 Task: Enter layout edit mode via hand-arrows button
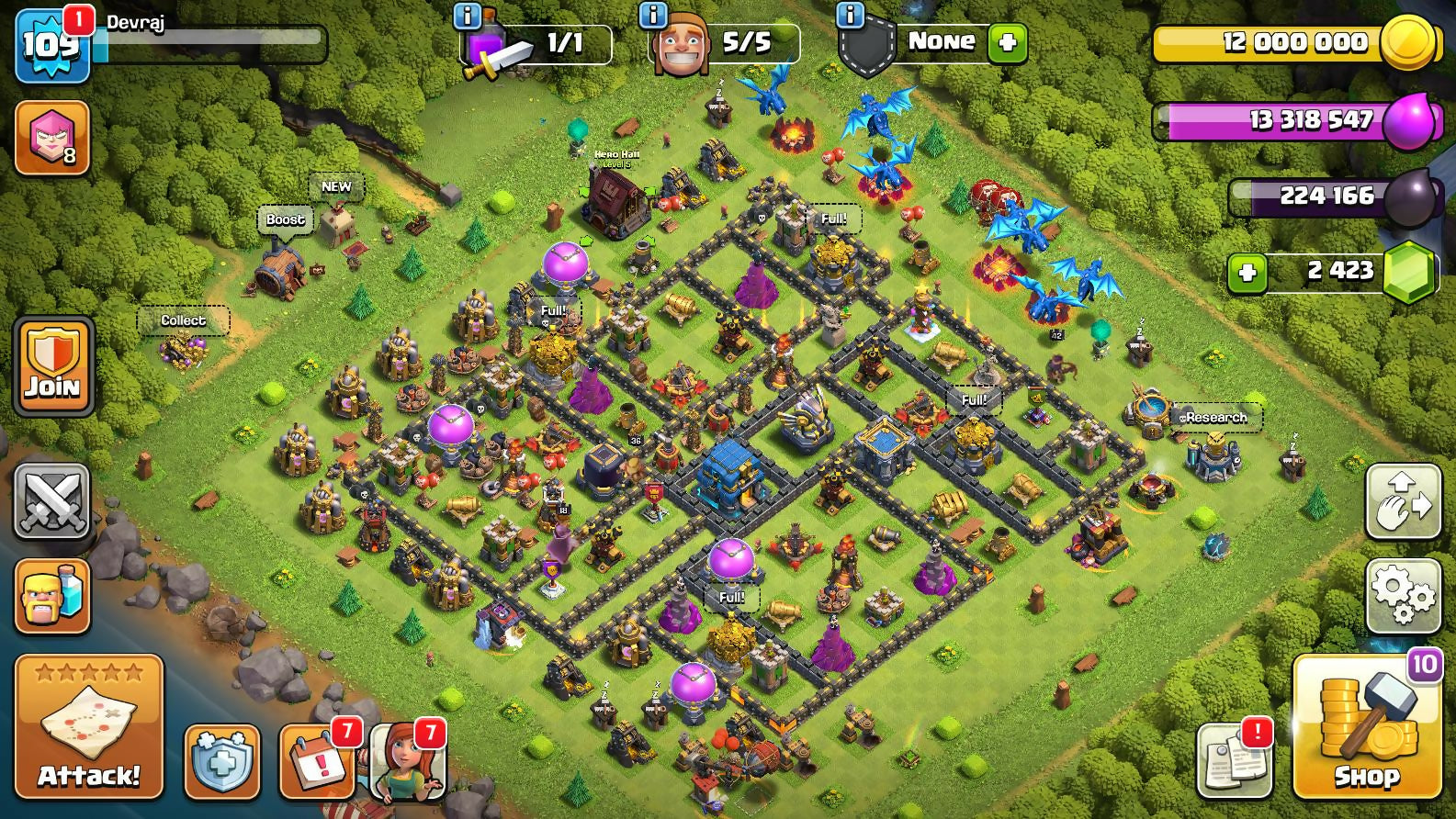point(1403,501)
